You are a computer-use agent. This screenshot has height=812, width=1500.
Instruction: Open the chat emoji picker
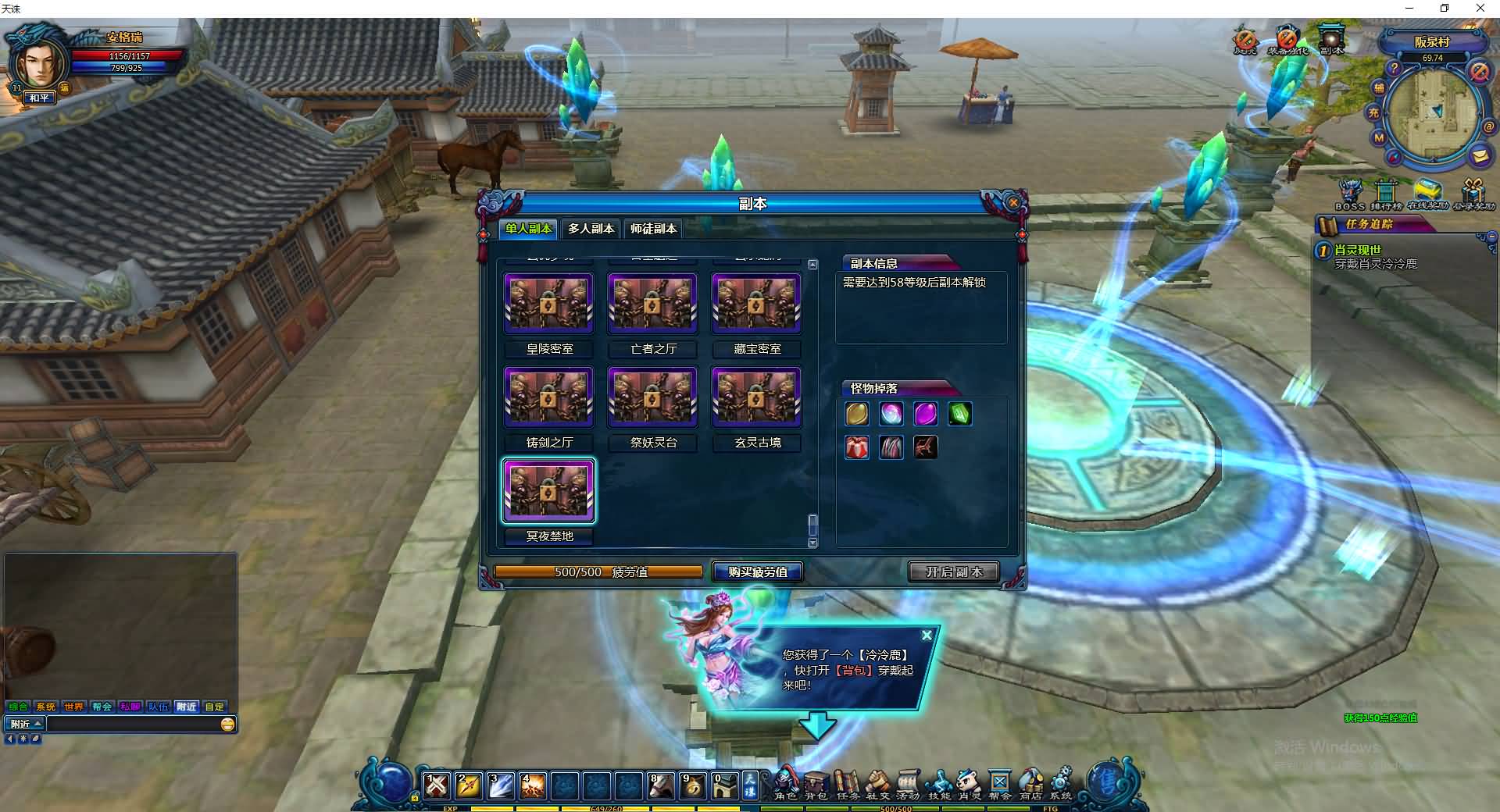tap(227, 725)
